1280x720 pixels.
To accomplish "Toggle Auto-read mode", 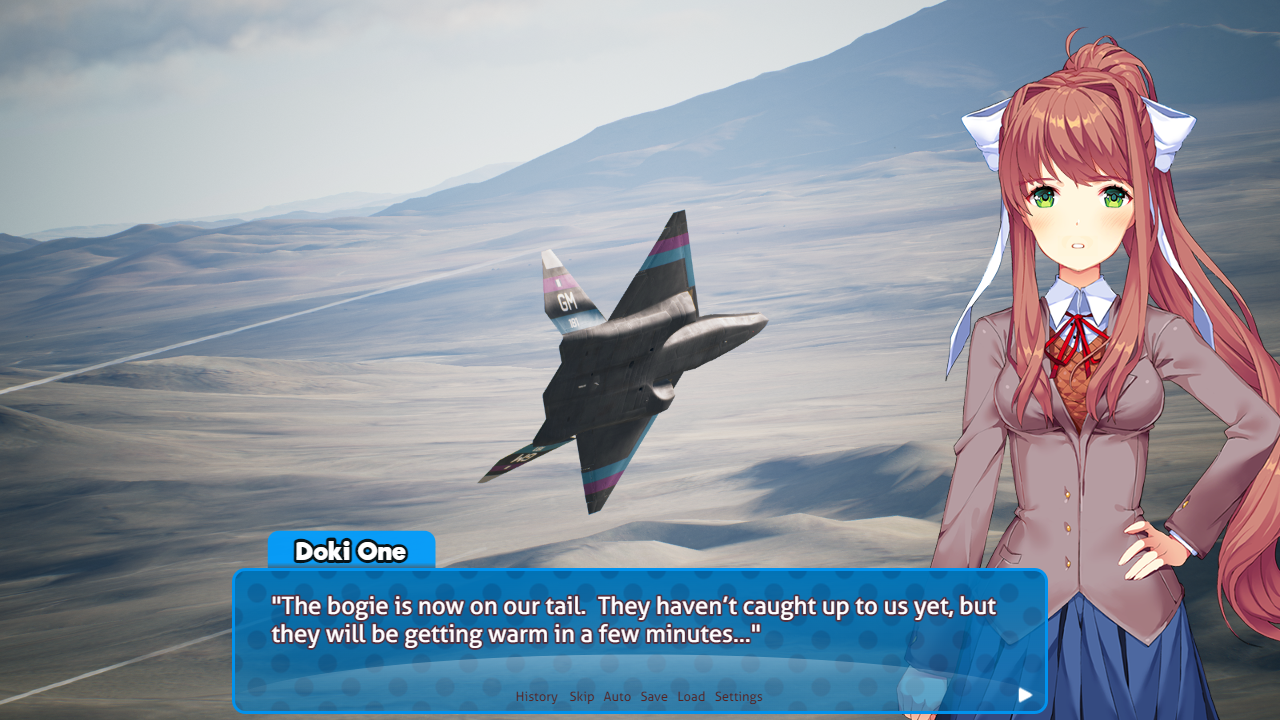I will tap(617, 696).
